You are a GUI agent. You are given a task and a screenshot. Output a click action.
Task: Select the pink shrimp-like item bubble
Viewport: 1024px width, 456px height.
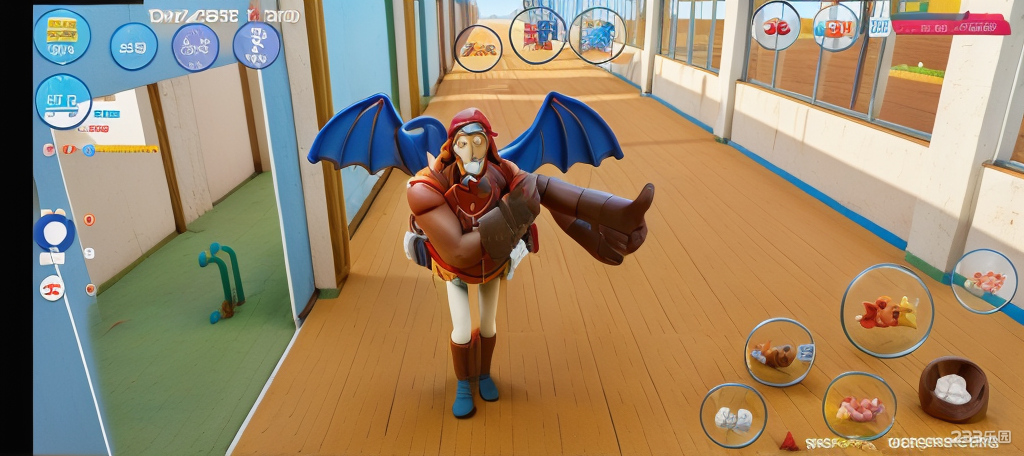pyautogui.click(x=859, y=406)
